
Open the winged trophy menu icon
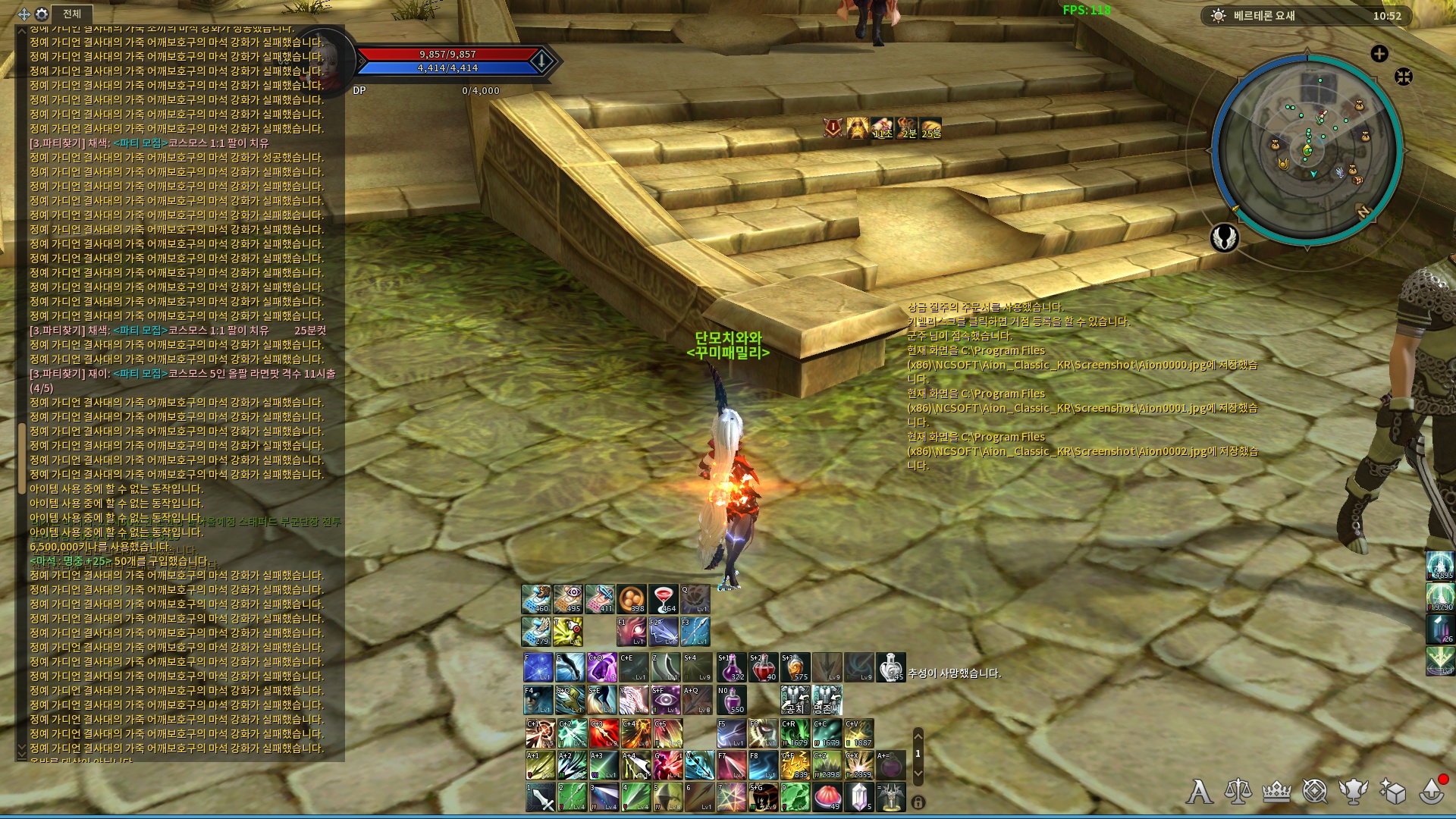1353,792
